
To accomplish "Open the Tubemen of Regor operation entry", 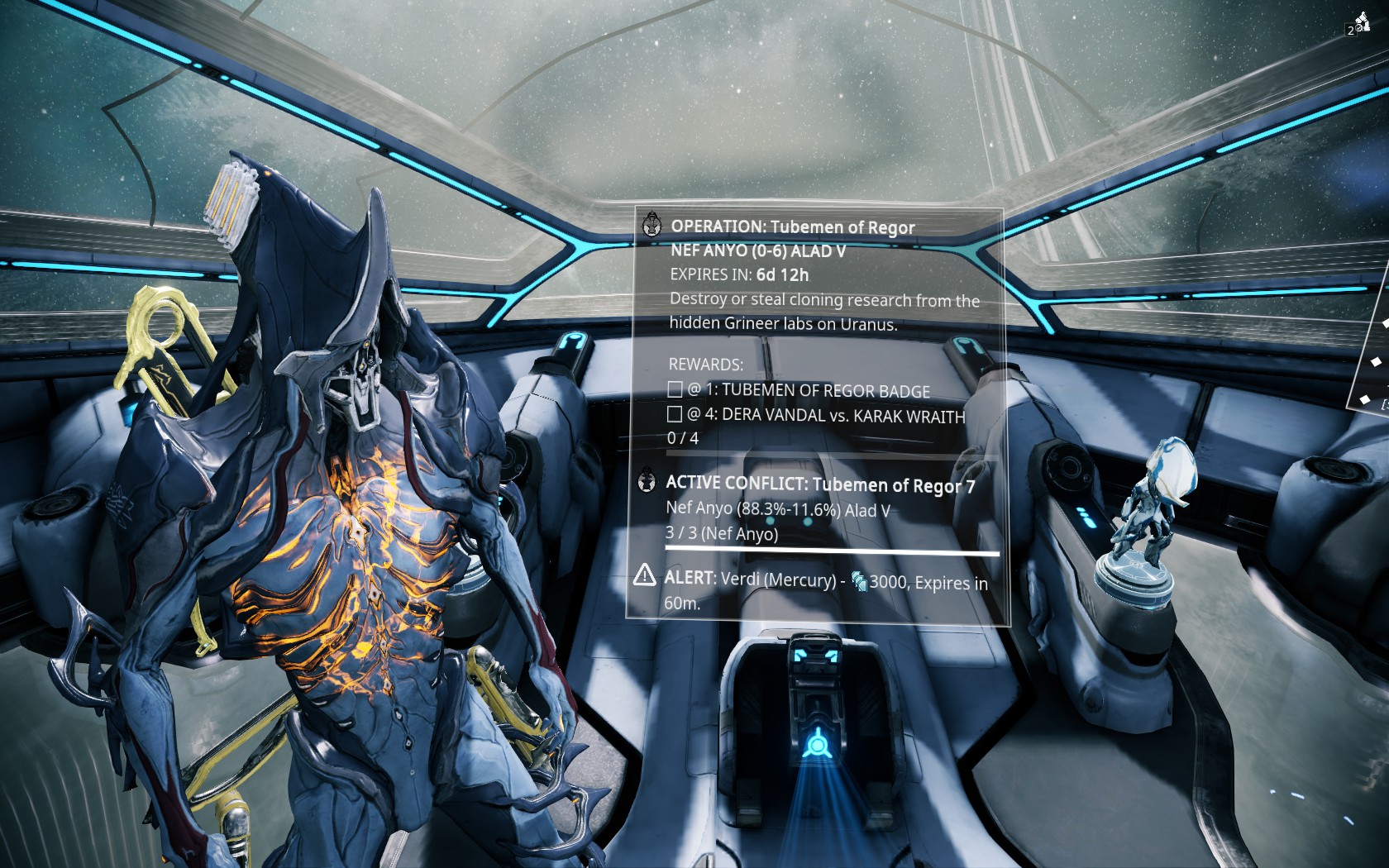I will coord(792,227).
